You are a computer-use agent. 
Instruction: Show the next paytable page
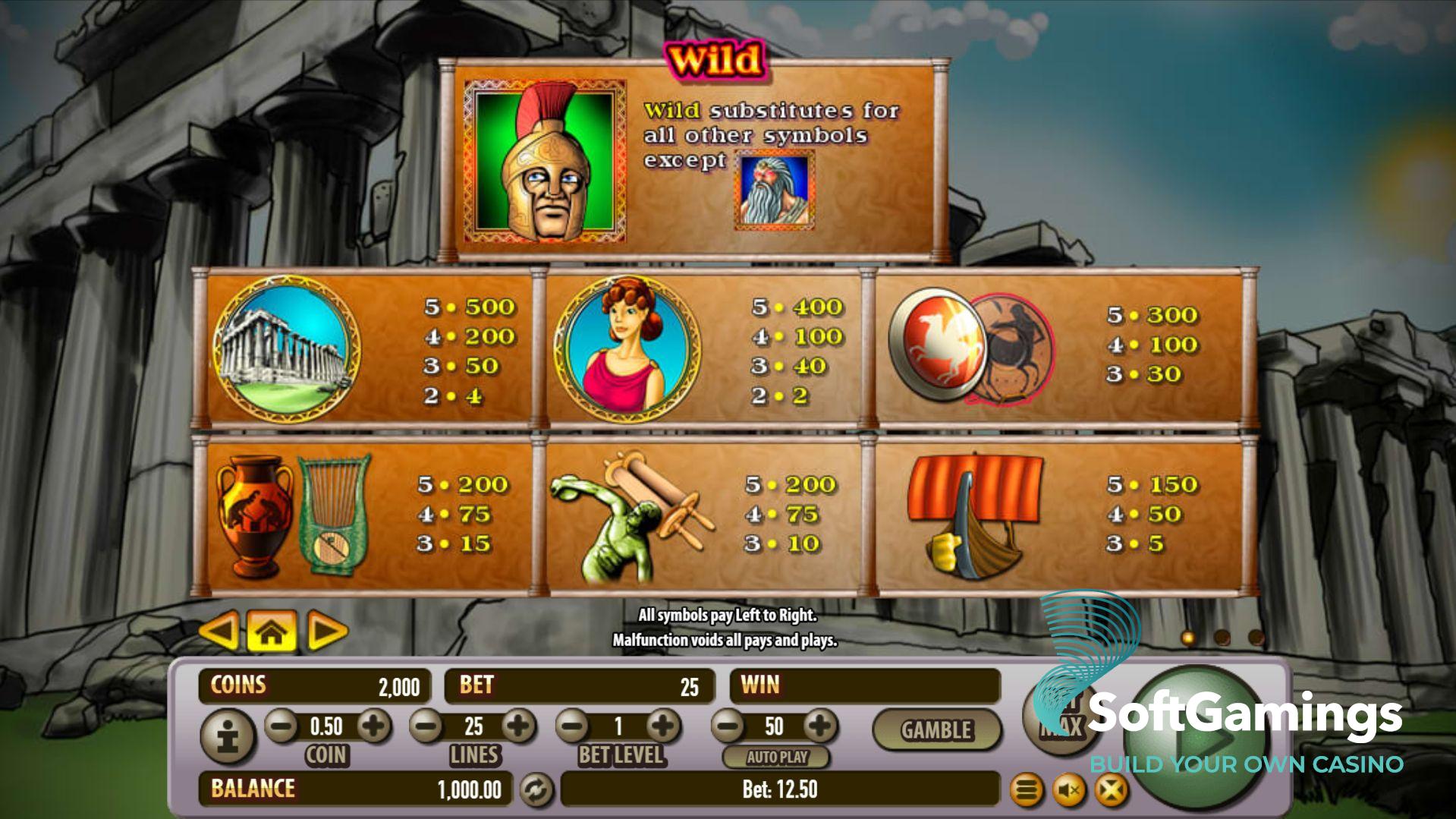point(327,631)
